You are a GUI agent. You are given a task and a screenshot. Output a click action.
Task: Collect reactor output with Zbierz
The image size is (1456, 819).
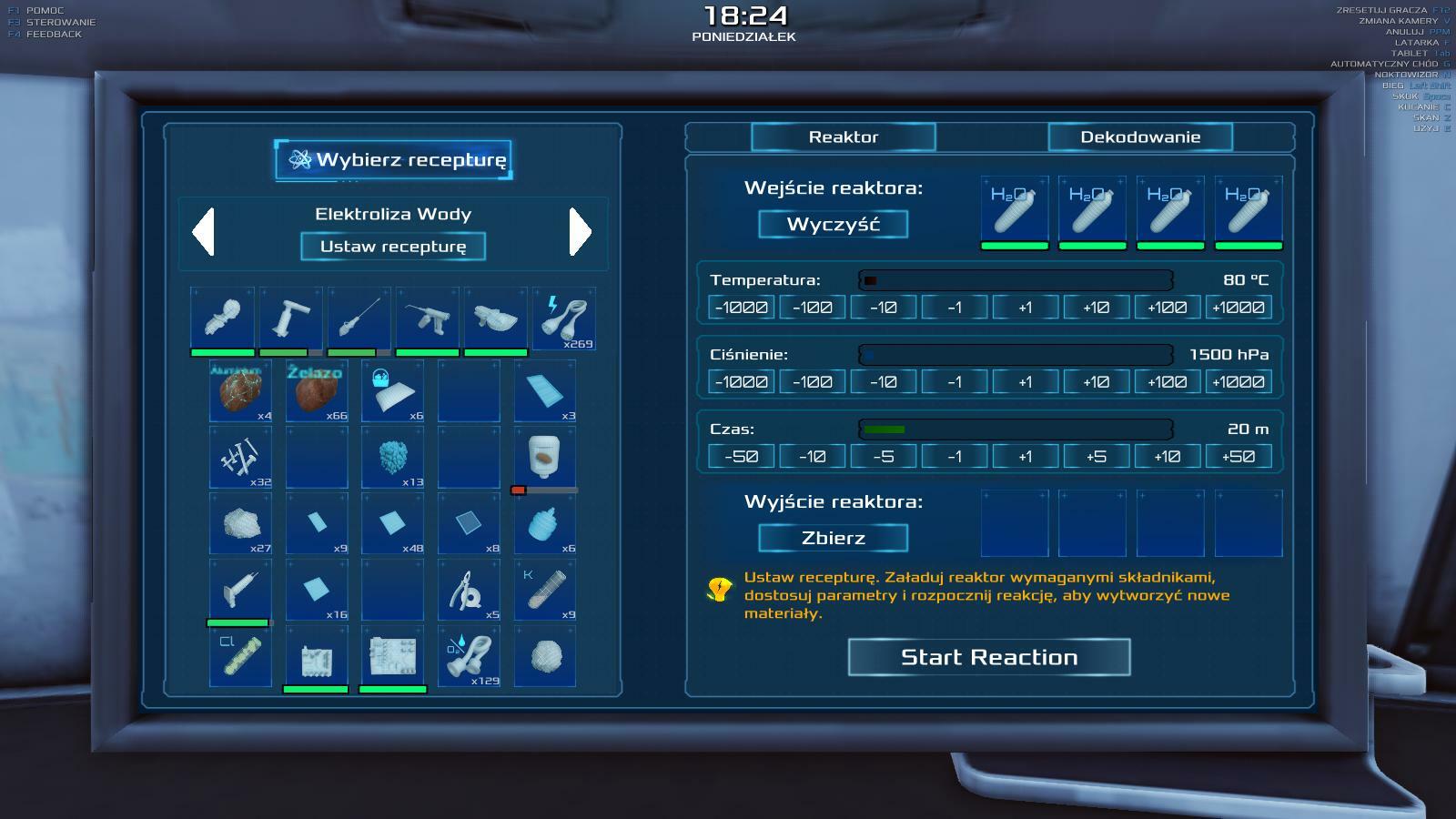(x=833, y=538)
